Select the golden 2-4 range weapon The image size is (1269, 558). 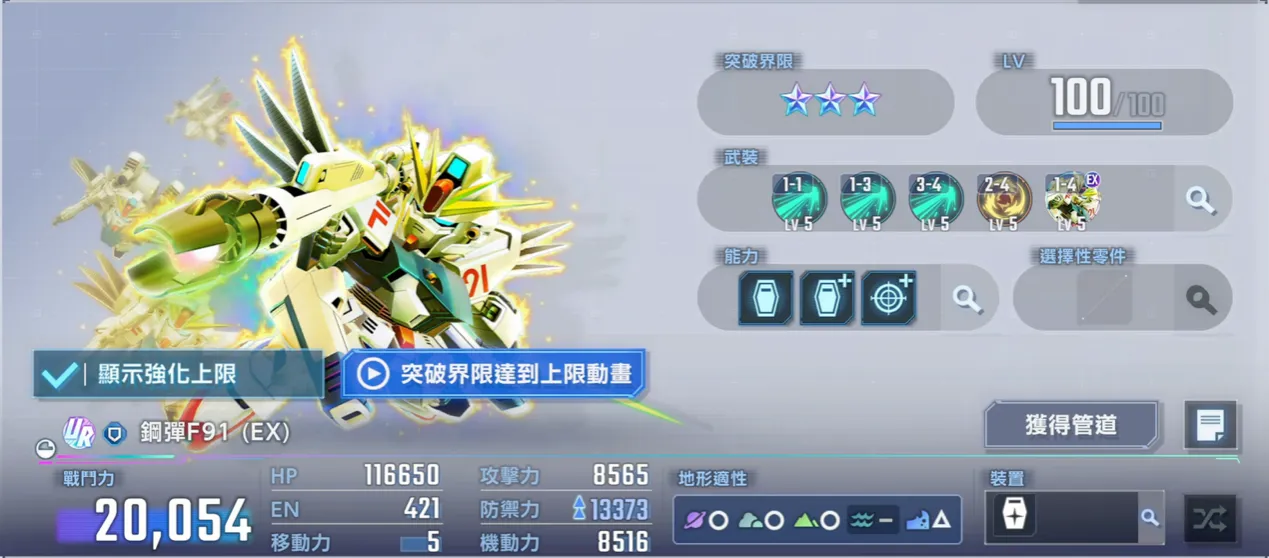(x=1003, y=199)
